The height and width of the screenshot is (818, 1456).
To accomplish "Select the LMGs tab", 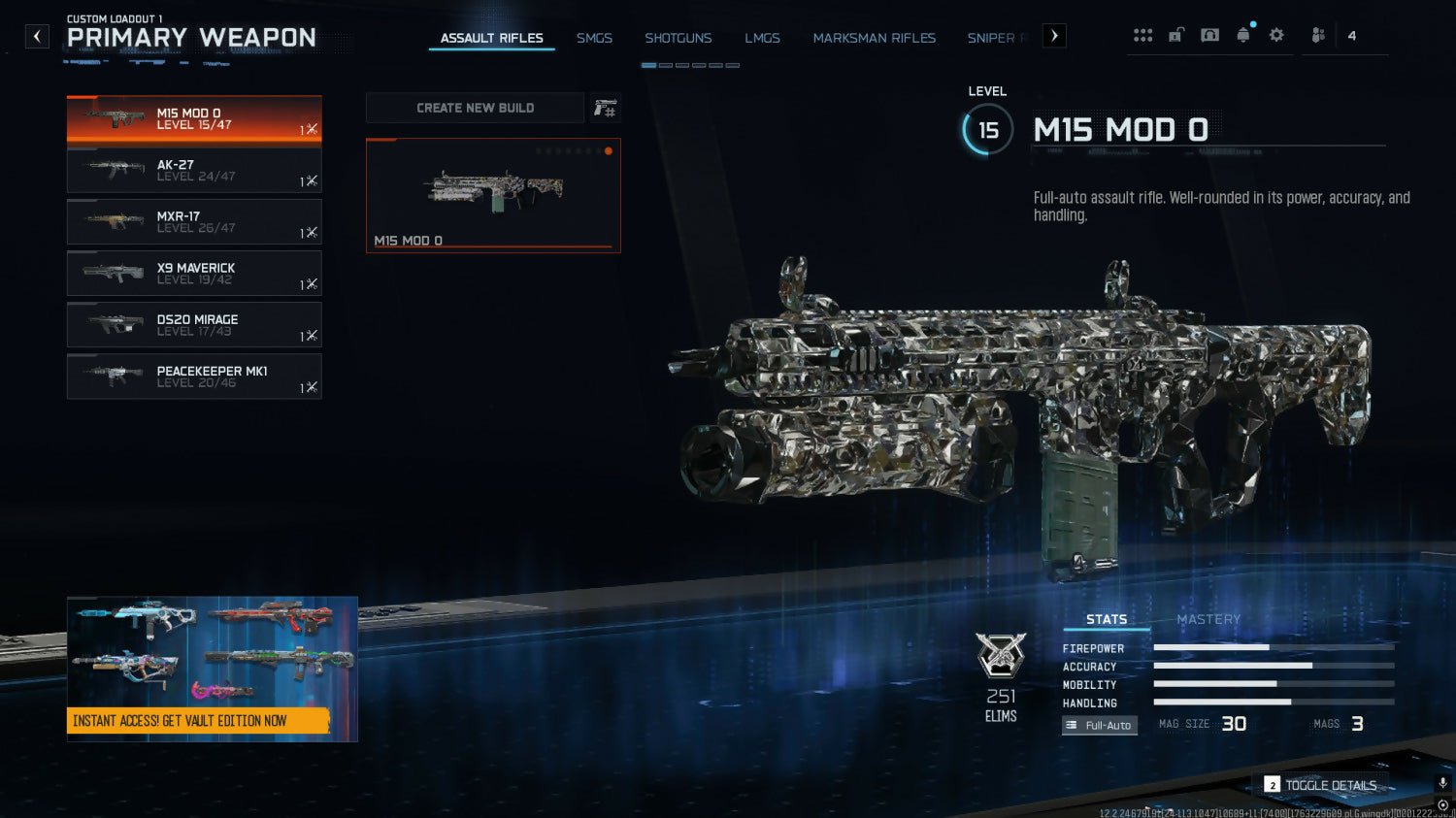I will (762, 38).
